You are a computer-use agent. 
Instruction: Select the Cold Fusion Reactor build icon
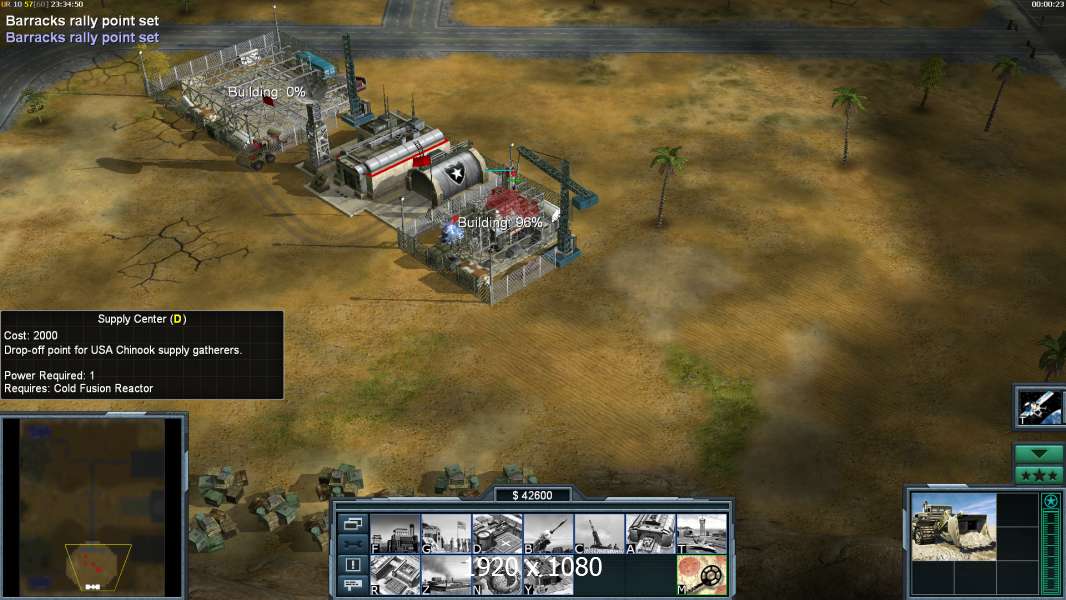(x=394, y=534)
